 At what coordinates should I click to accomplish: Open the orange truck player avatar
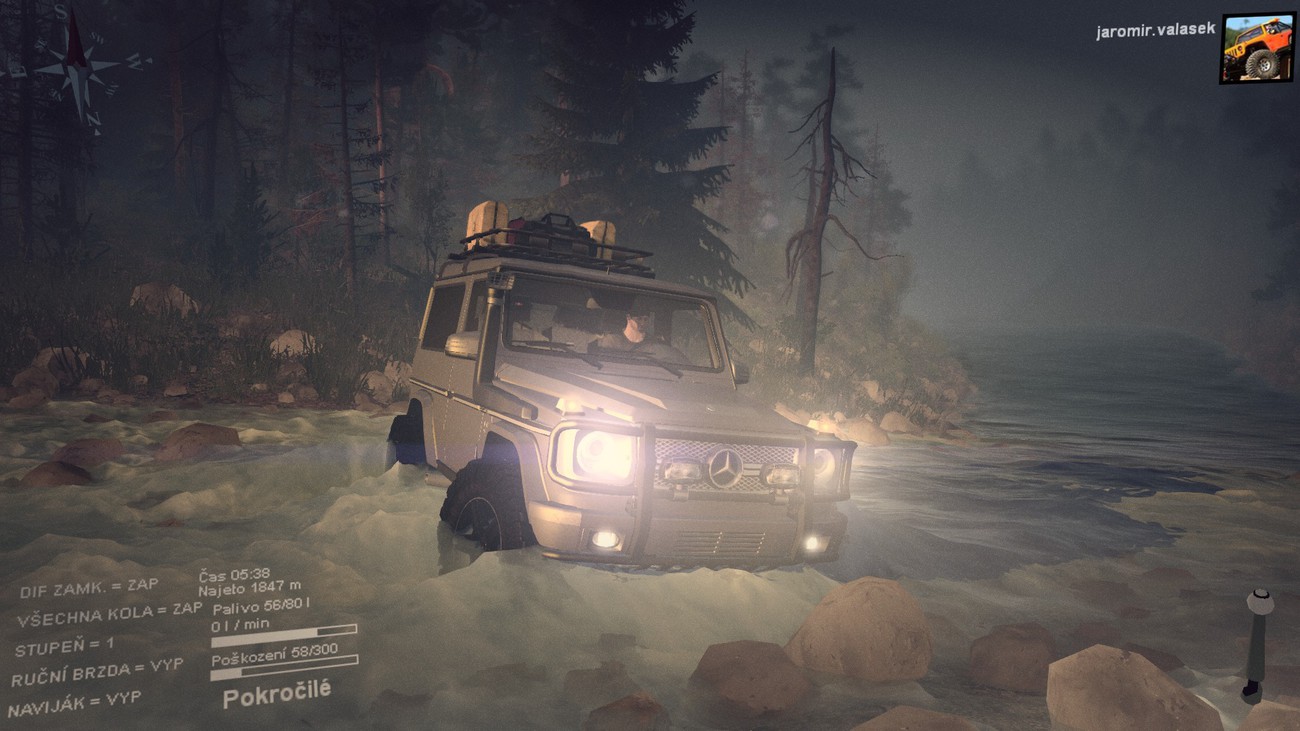(x=1256, y=48)
